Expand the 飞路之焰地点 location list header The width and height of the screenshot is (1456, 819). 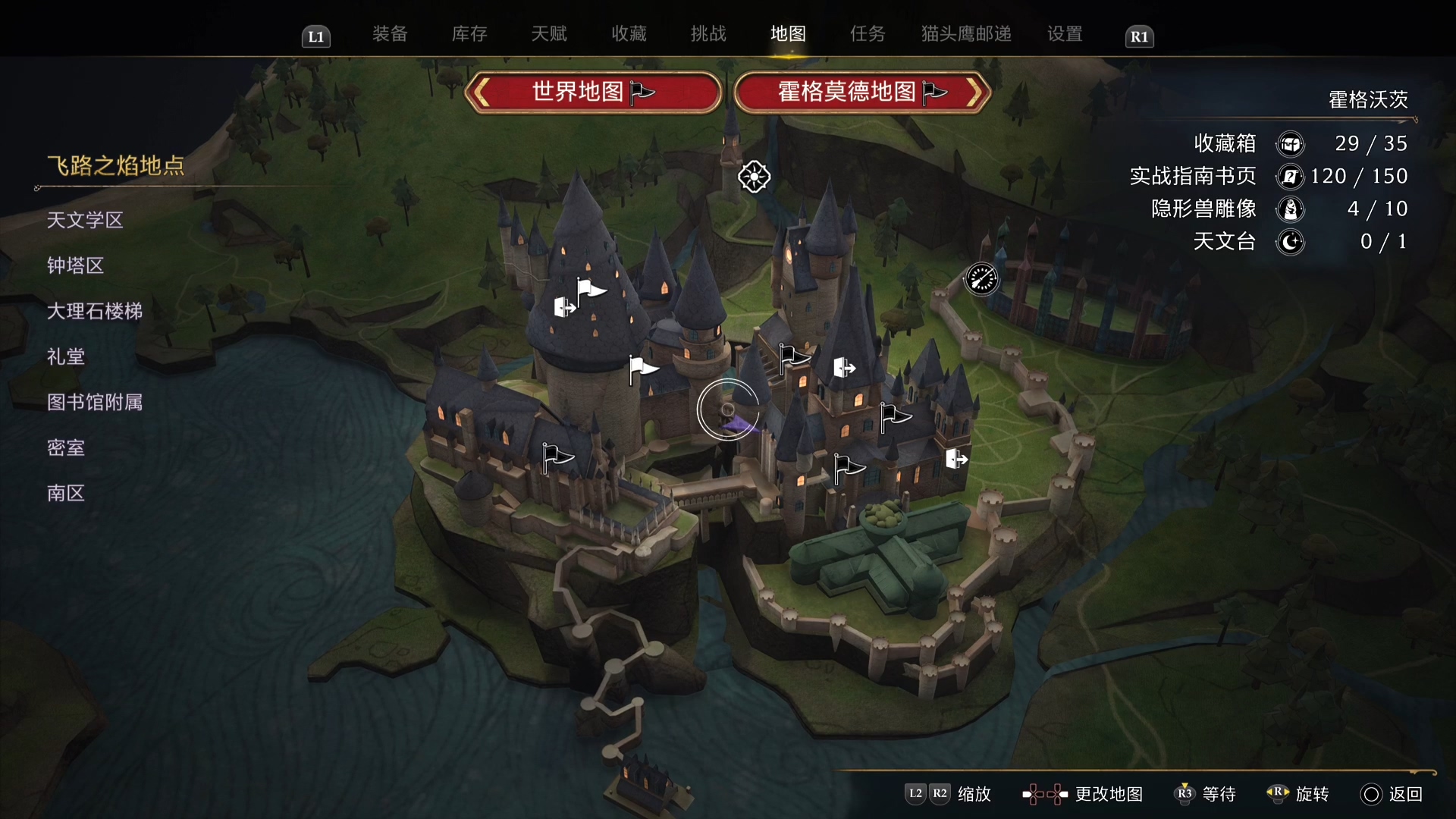[115, 165]
